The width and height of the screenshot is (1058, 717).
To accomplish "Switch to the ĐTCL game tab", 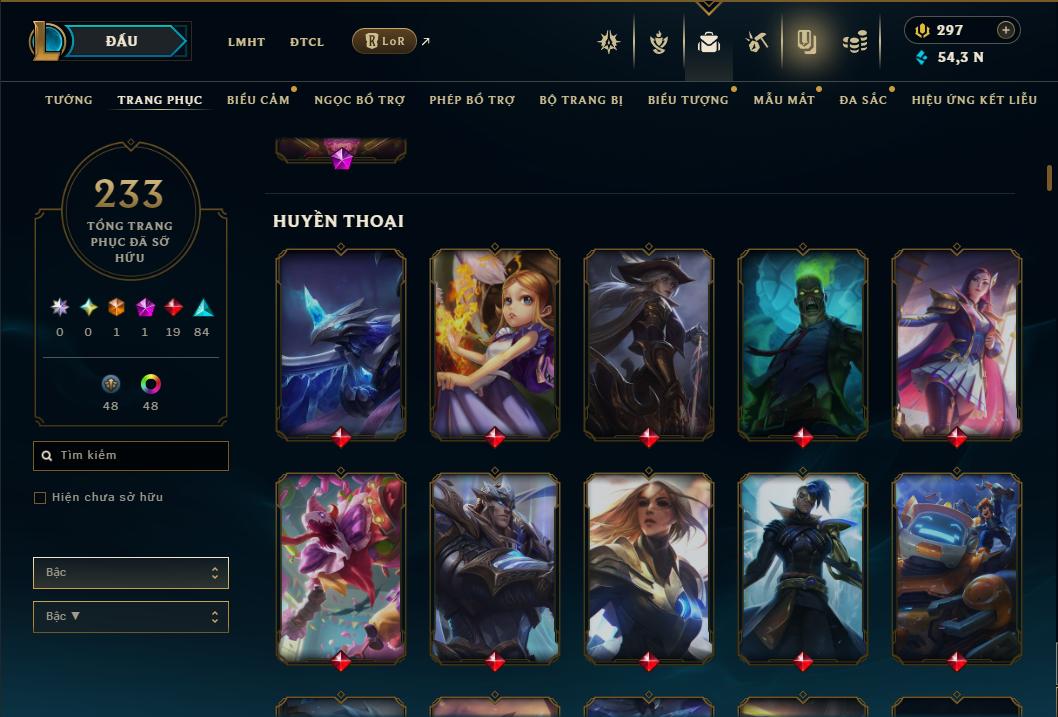I will (307, 42).
